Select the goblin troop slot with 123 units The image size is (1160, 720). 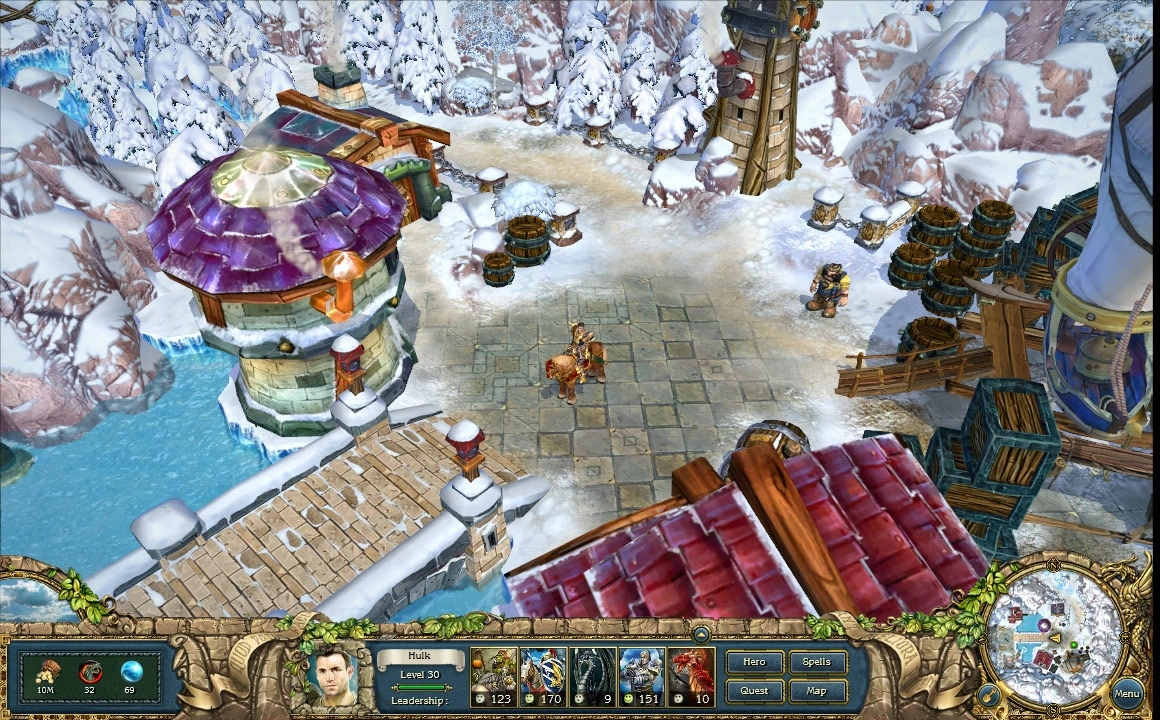[494, 677]
